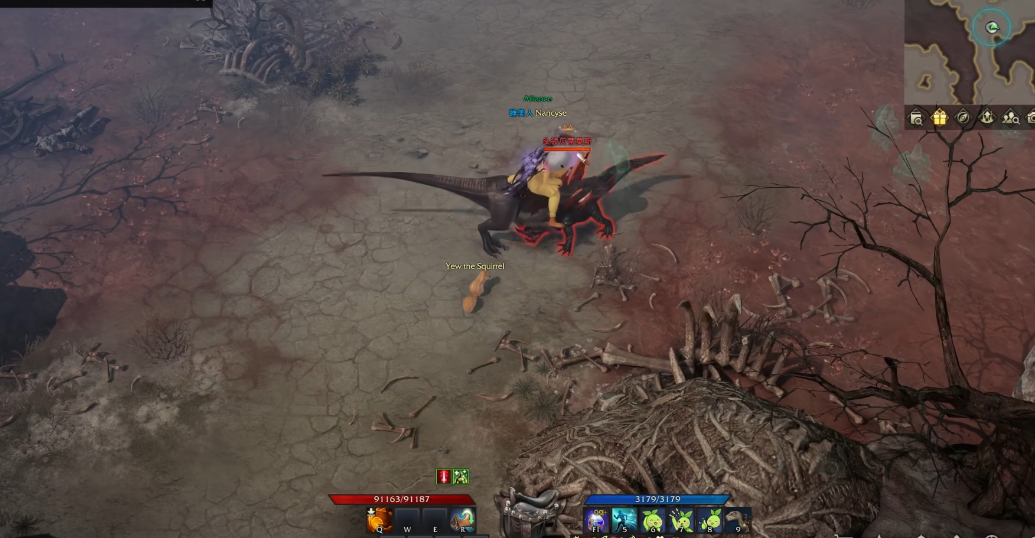Use the saddle dismount skill on R
The width and height of the screenshot is (1035, 538).
click(462, 520)
